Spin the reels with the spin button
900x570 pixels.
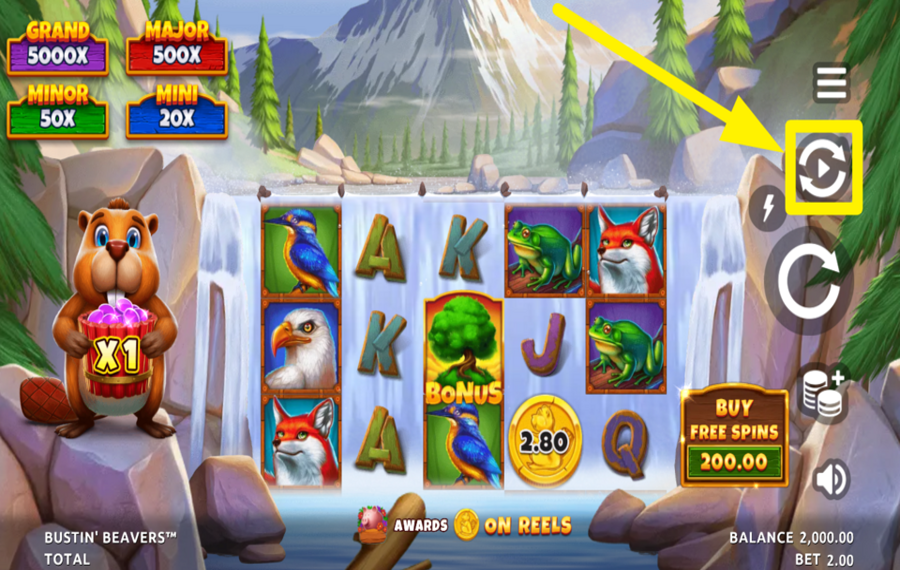tap(809, 281)
